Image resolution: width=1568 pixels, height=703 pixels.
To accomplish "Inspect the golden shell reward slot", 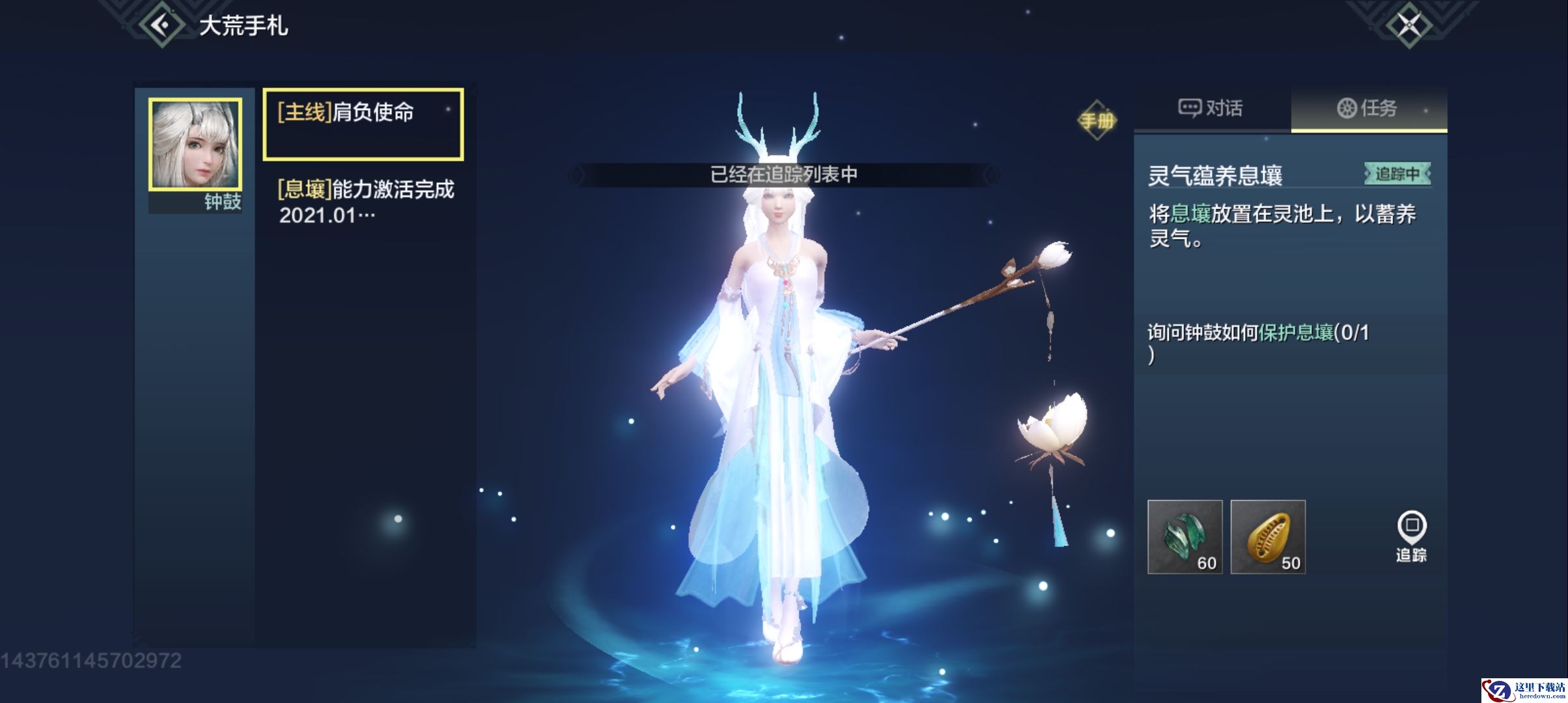I will pos(1268,537).
